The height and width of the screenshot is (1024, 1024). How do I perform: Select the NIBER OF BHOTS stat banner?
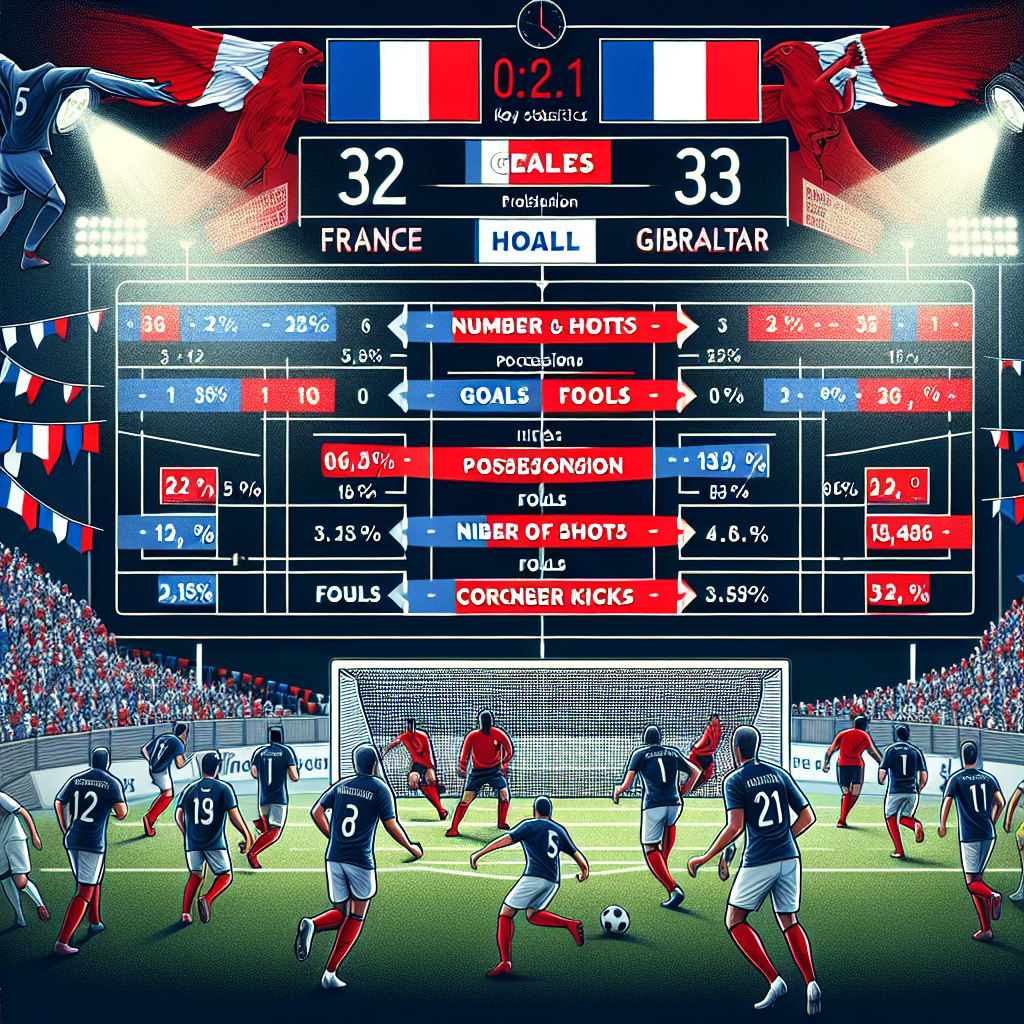(x=541, y=531)
